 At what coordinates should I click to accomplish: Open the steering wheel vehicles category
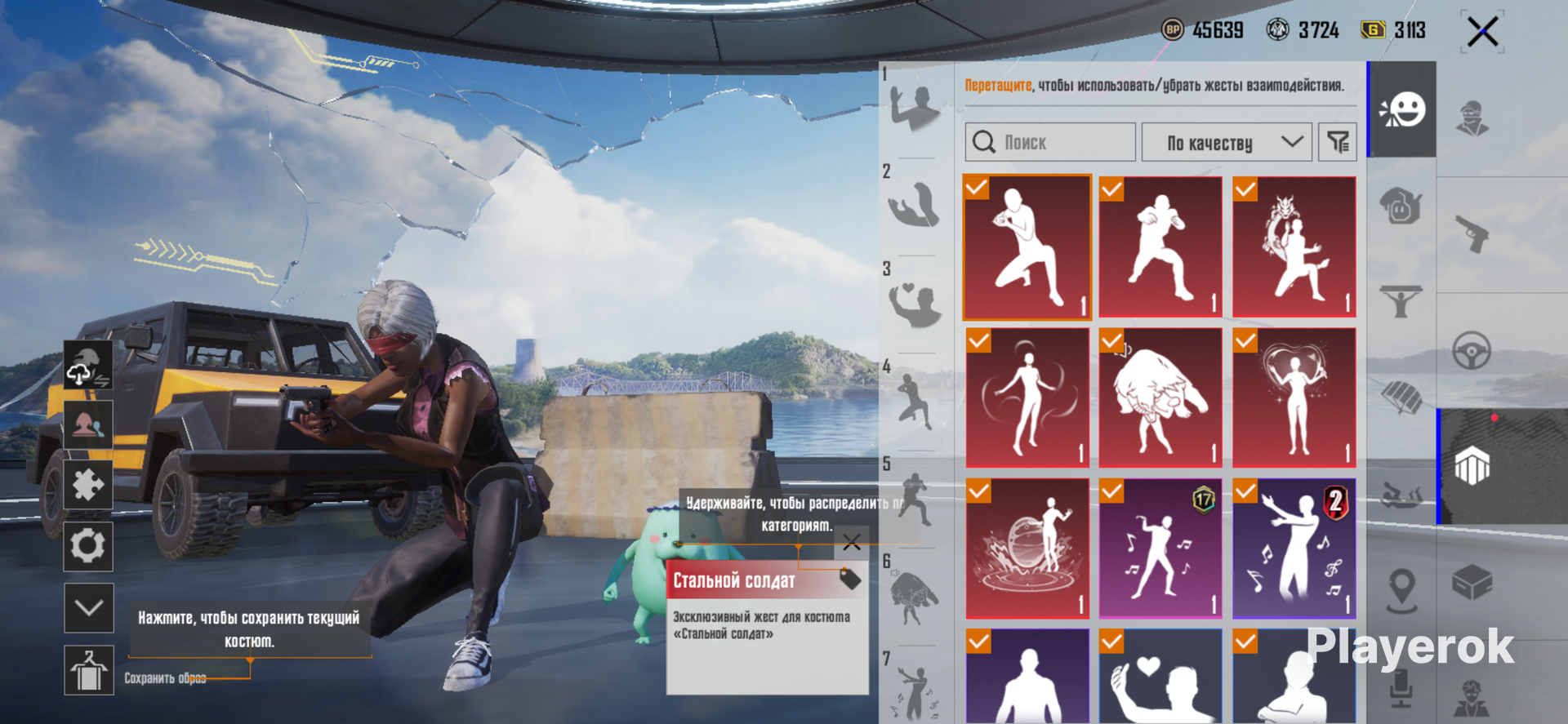pos(1472,352)
